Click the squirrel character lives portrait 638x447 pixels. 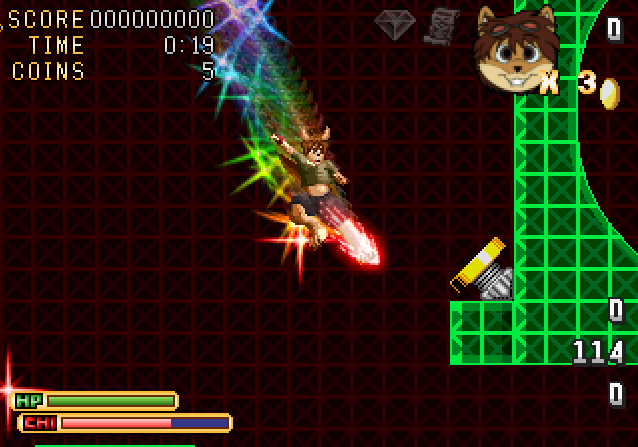[x=512, y=50]
